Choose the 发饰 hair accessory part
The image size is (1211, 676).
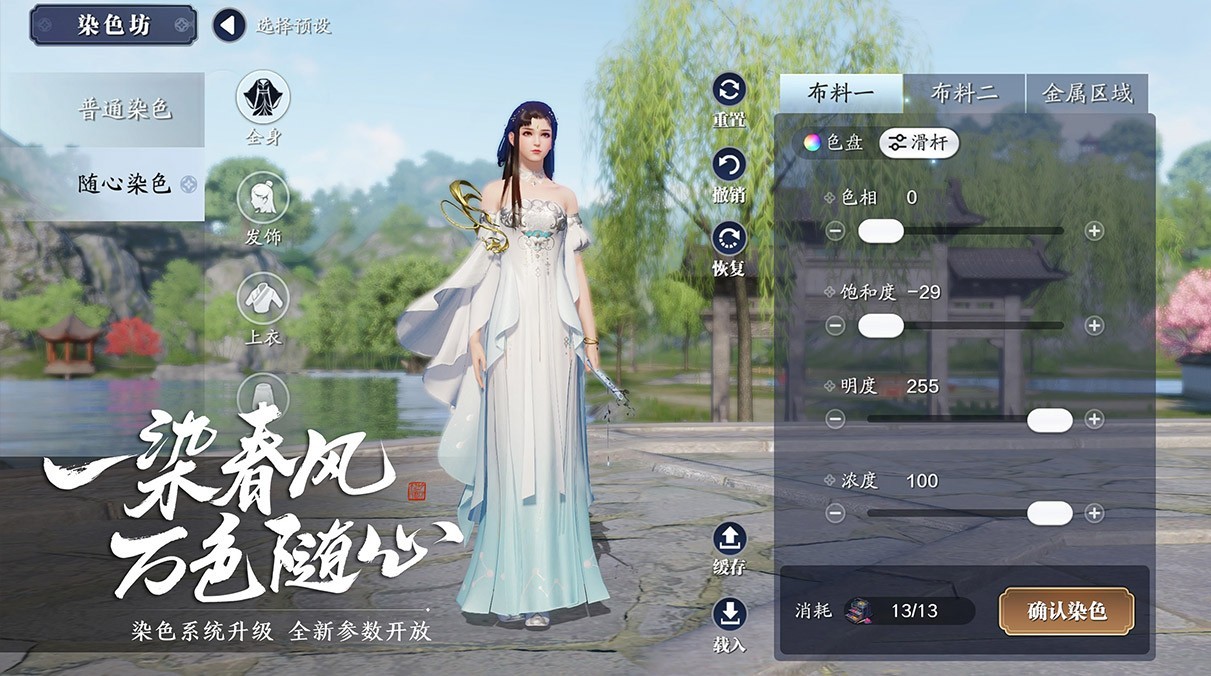262,198
